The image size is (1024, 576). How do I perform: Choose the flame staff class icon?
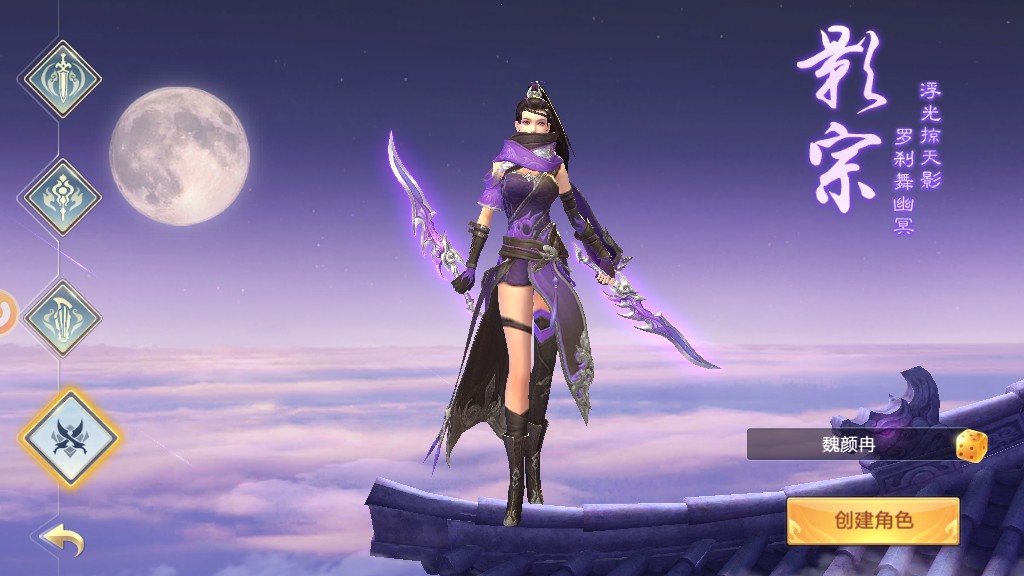click(62, 197)
